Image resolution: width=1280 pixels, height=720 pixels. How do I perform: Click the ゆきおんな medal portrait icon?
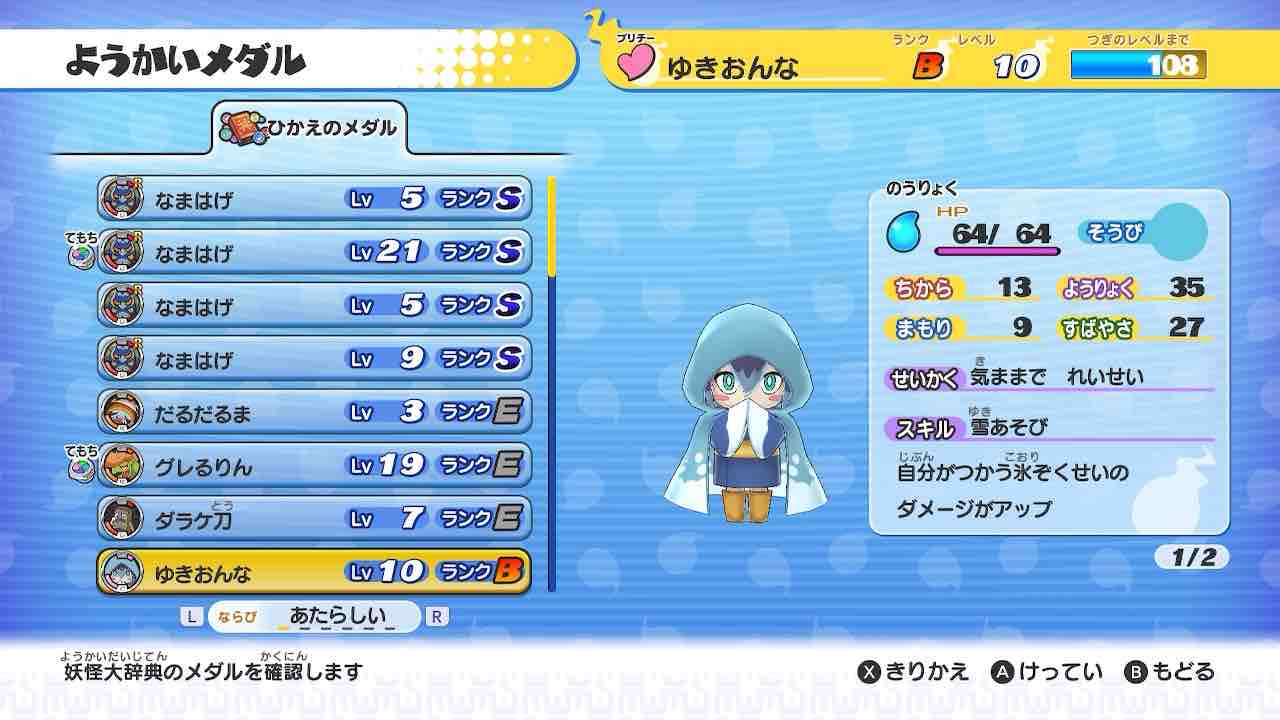(x=122, y=571)
